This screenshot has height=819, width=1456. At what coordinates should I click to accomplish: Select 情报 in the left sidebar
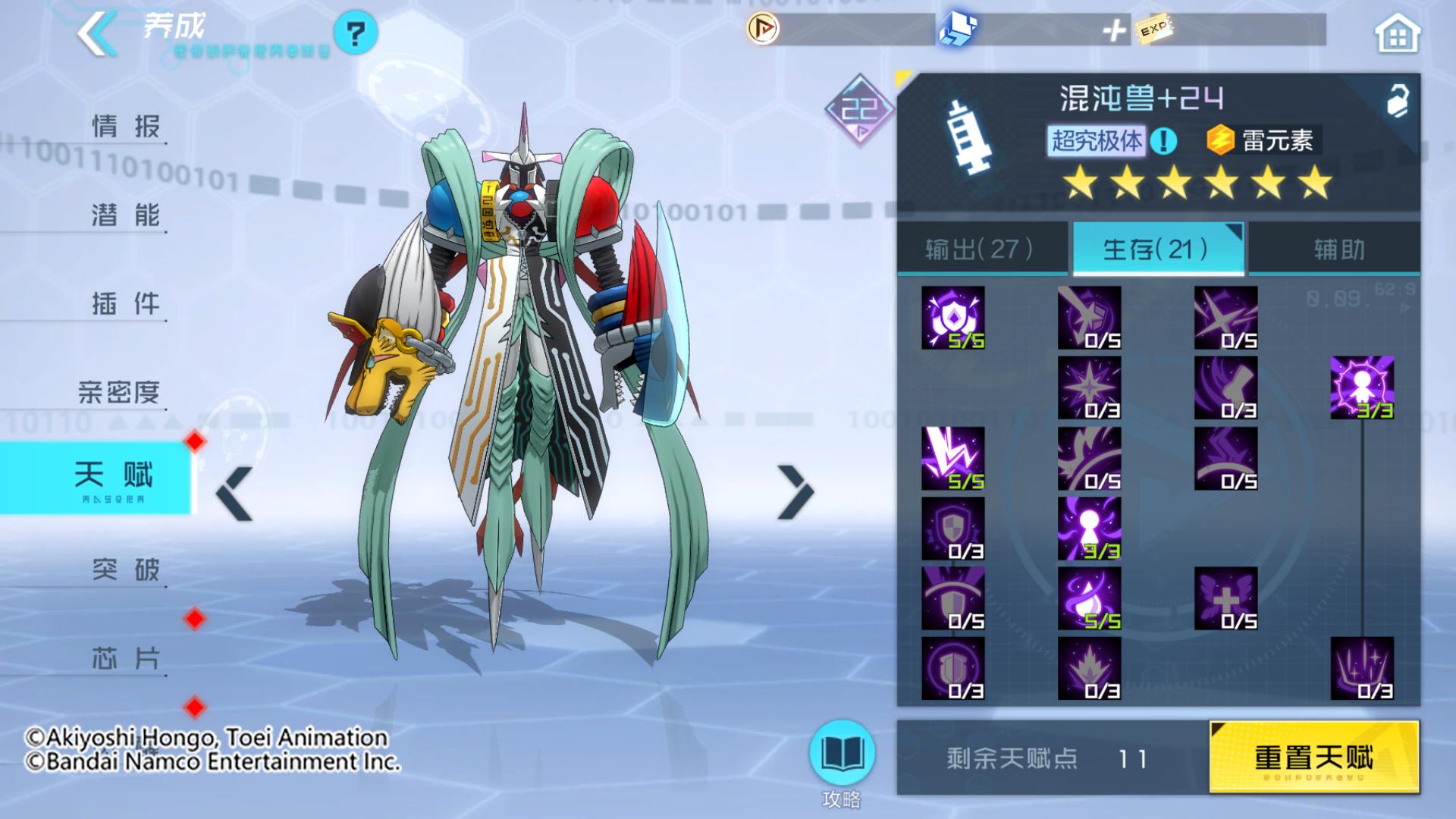pos(126,125)
